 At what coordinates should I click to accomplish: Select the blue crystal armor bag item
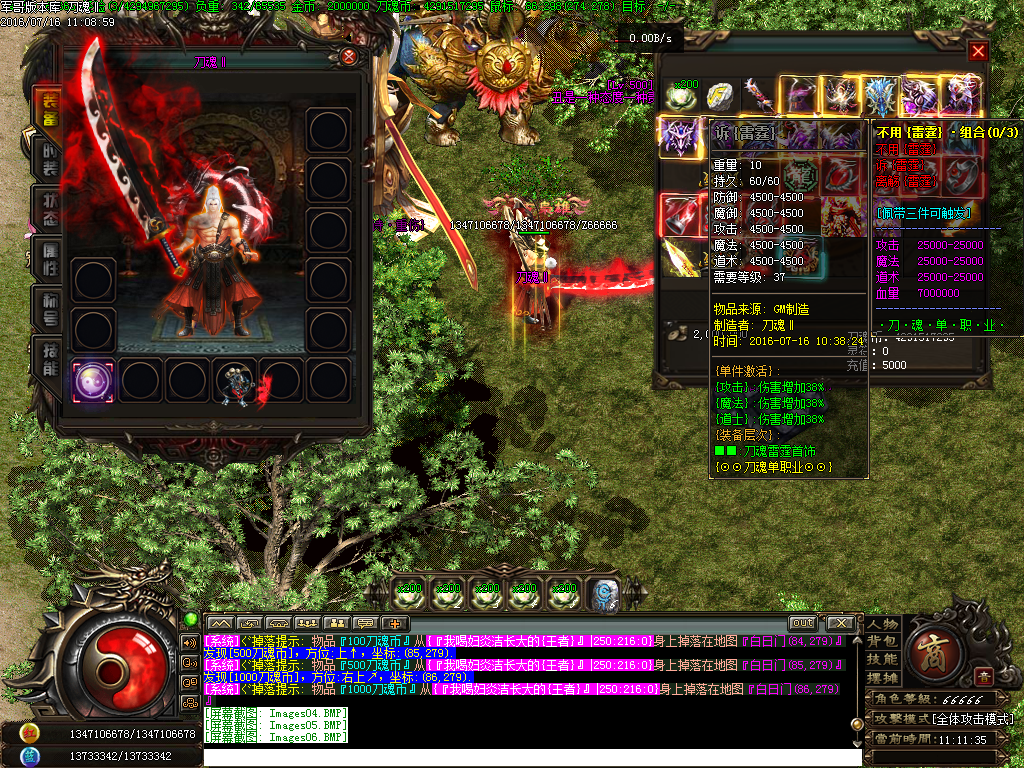tap(880, 97)
